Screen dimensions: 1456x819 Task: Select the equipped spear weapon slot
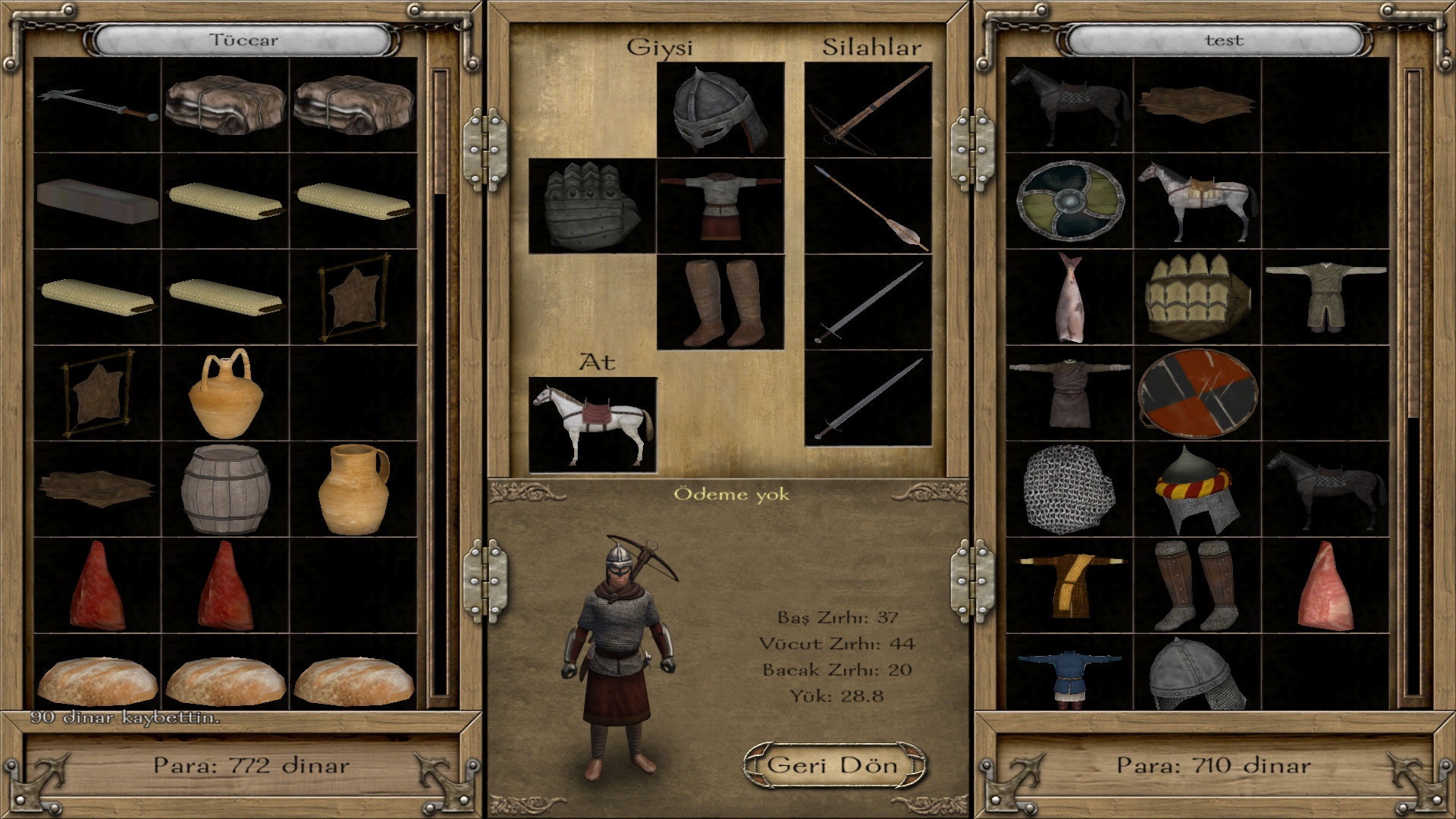coord(868,206)
